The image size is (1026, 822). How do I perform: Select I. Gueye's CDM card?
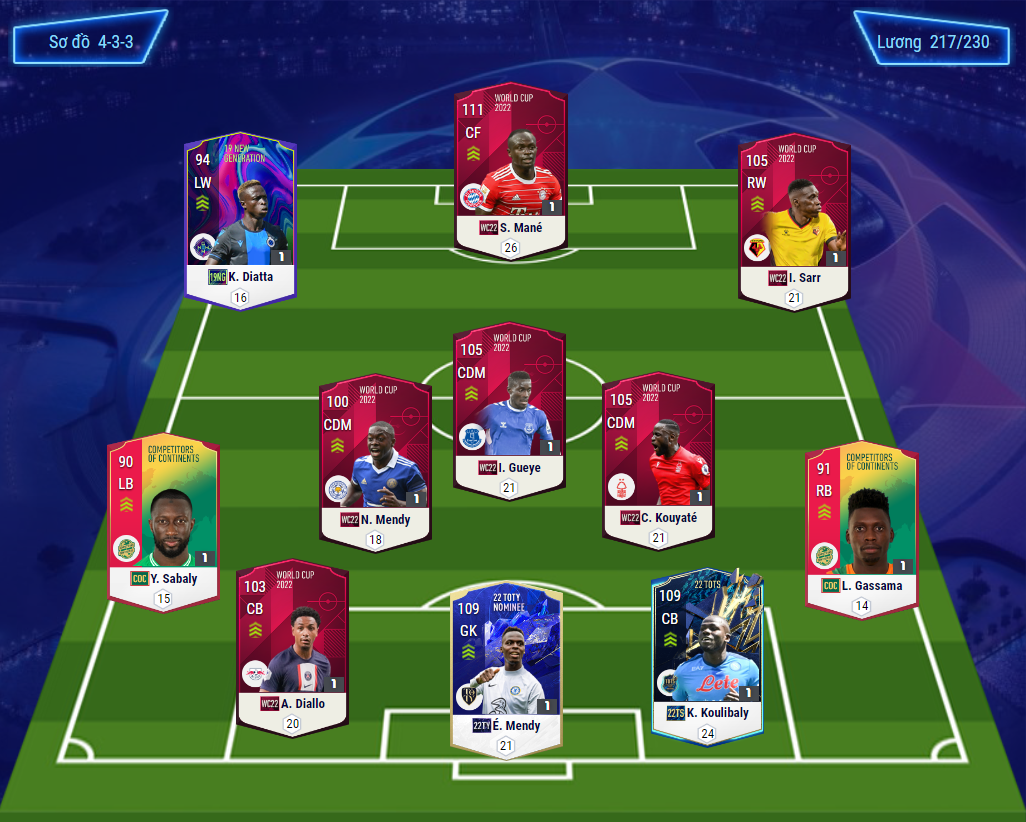click(x=510, y=405)
